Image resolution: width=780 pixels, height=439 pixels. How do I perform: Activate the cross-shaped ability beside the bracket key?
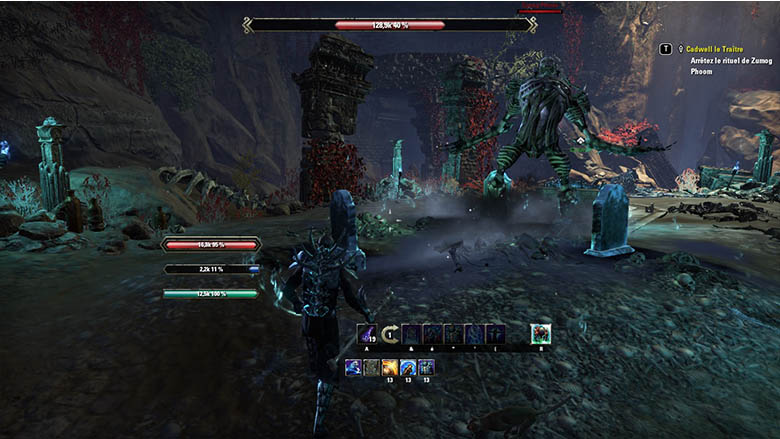[495, 334]
